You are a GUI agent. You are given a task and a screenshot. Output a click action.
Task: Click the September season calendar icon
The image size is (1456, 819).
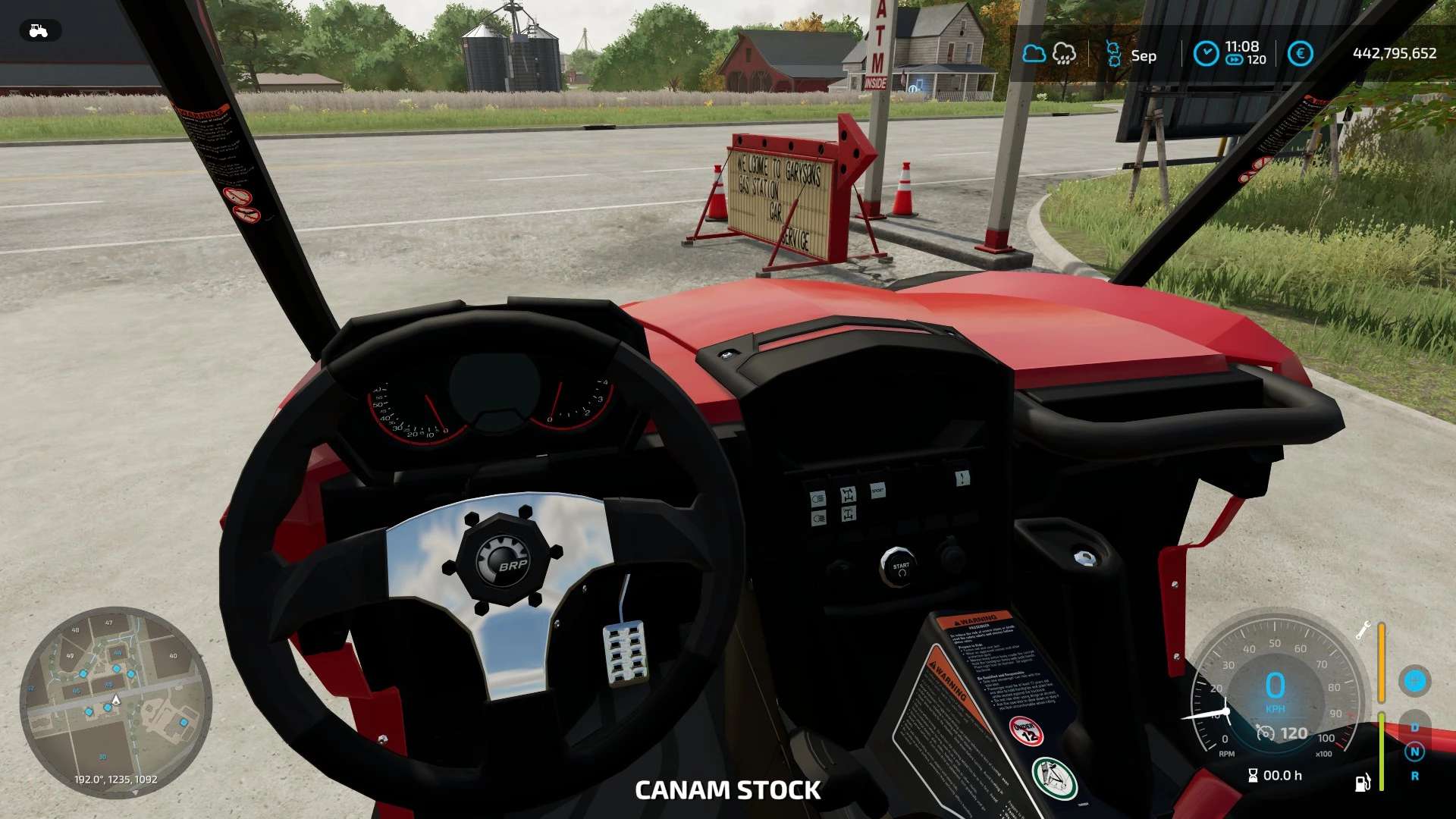click(1114, 55)
